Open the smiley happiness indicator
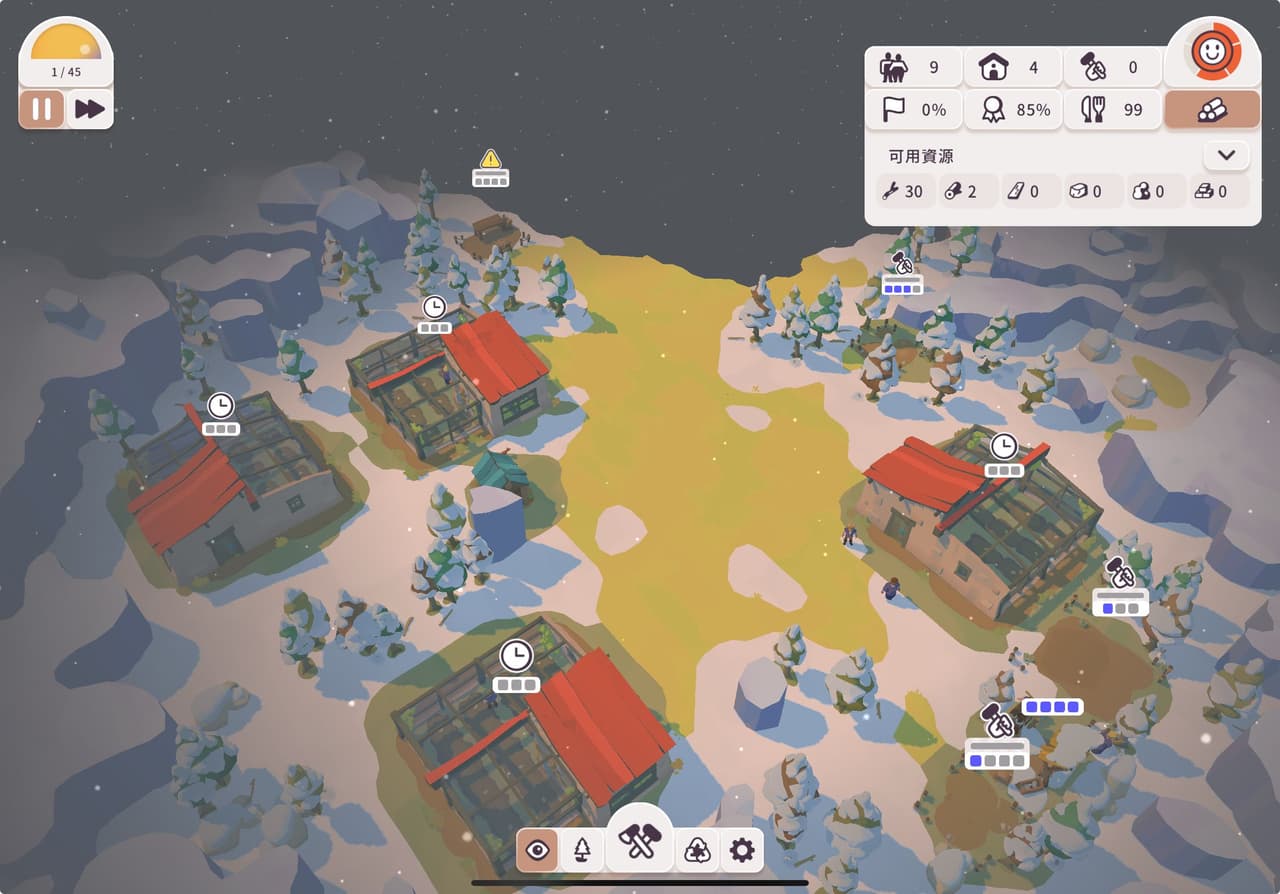The image size is (1280, 894). [1212, 53]
